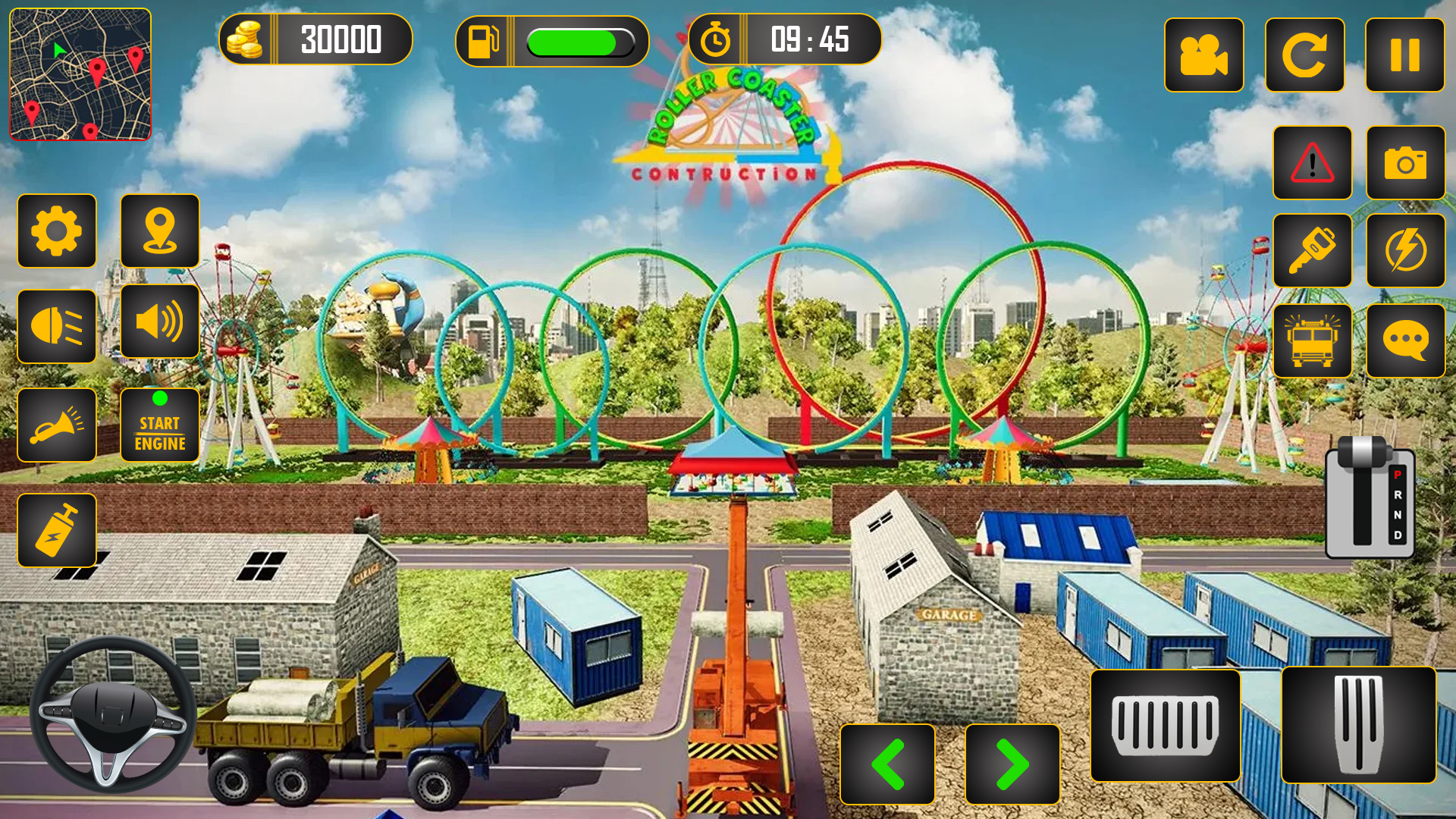Select the location pin icon
Image resolution: width=1456 pixels, height=819 pixels.
coord(160,233)
